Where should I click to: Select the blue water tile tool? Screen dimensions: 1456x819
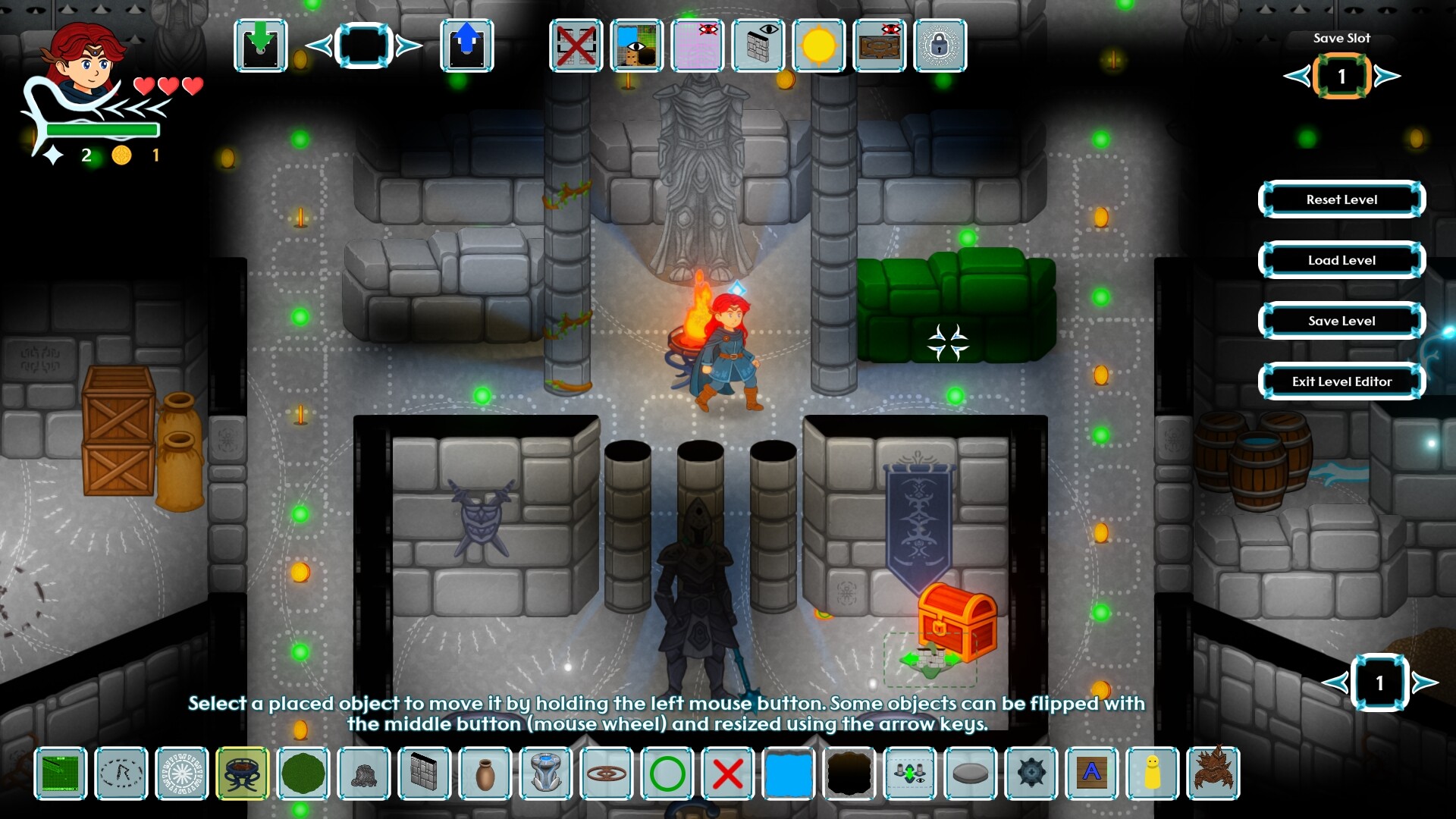789,773
